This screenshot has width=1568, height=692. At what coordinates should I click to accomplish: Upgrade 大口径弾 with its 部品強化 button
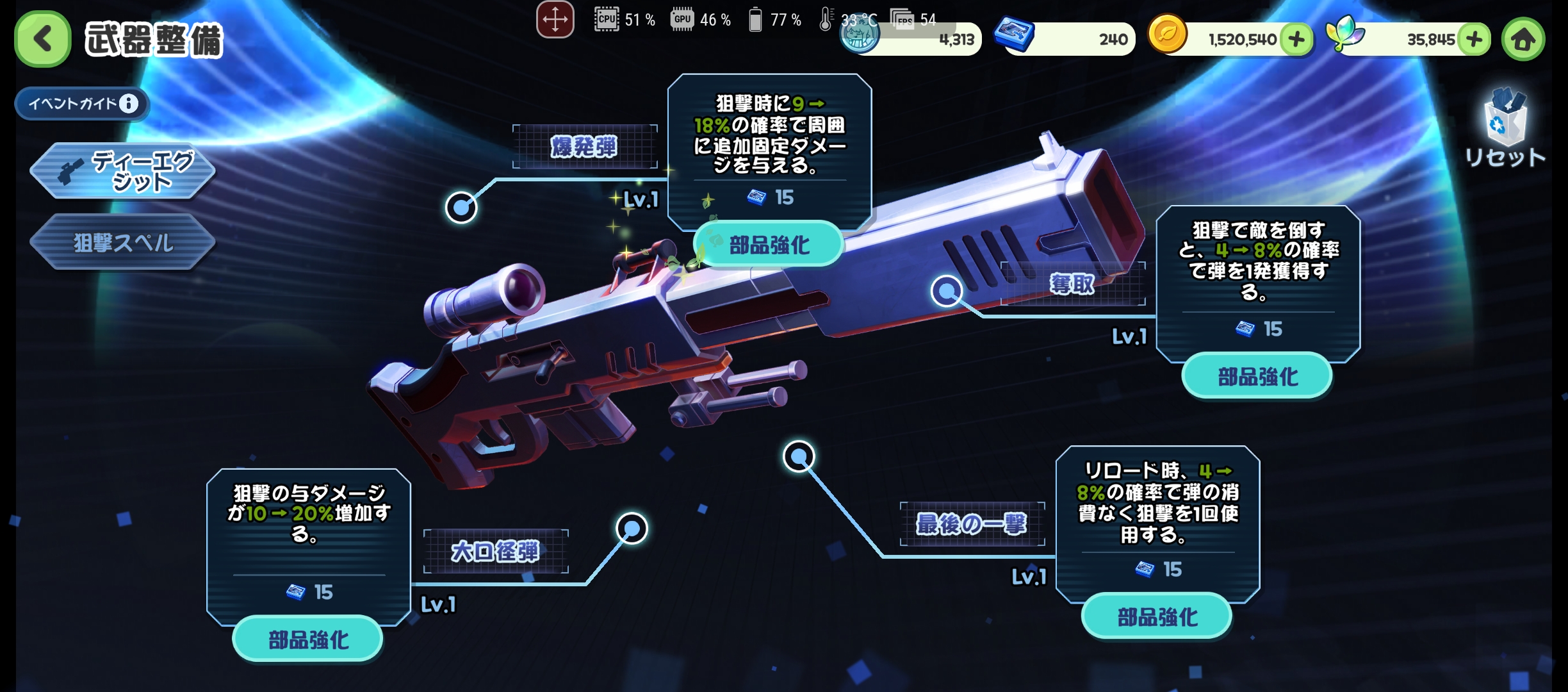pyautogui.click(x=308, y=639)
